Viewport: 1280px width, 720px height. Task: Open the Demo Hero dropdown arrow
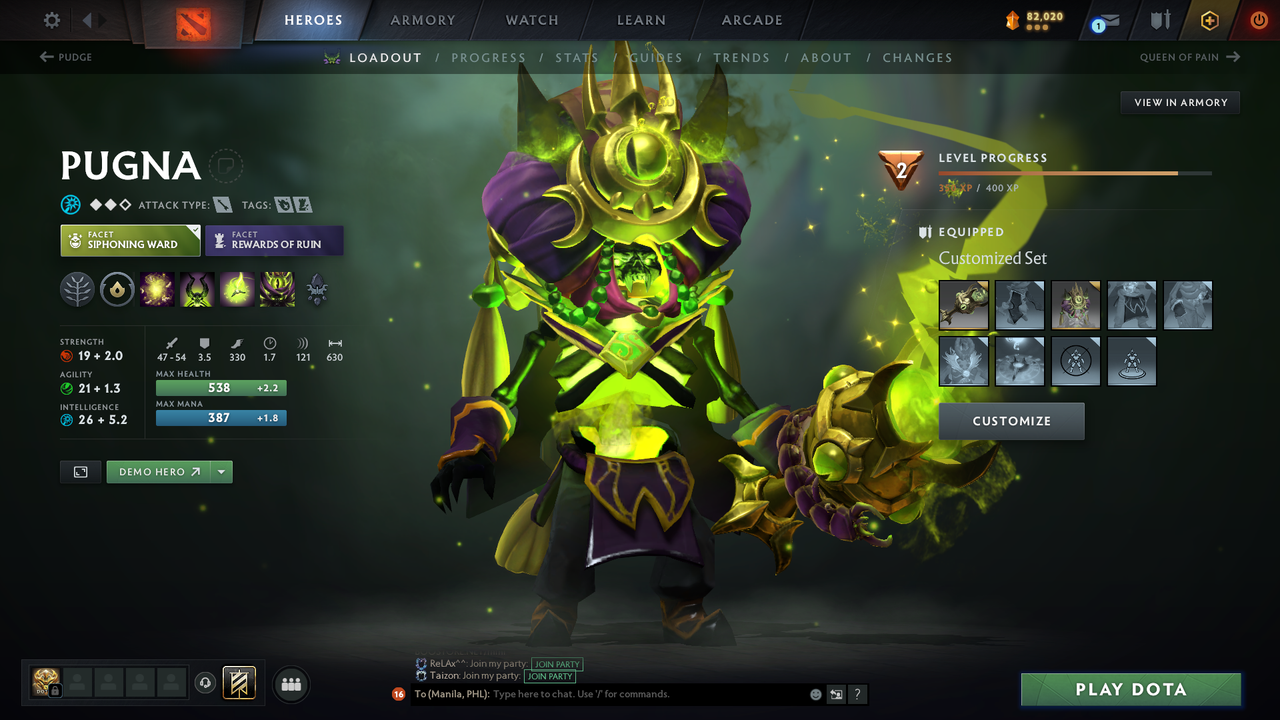click(x=220, y=471)
